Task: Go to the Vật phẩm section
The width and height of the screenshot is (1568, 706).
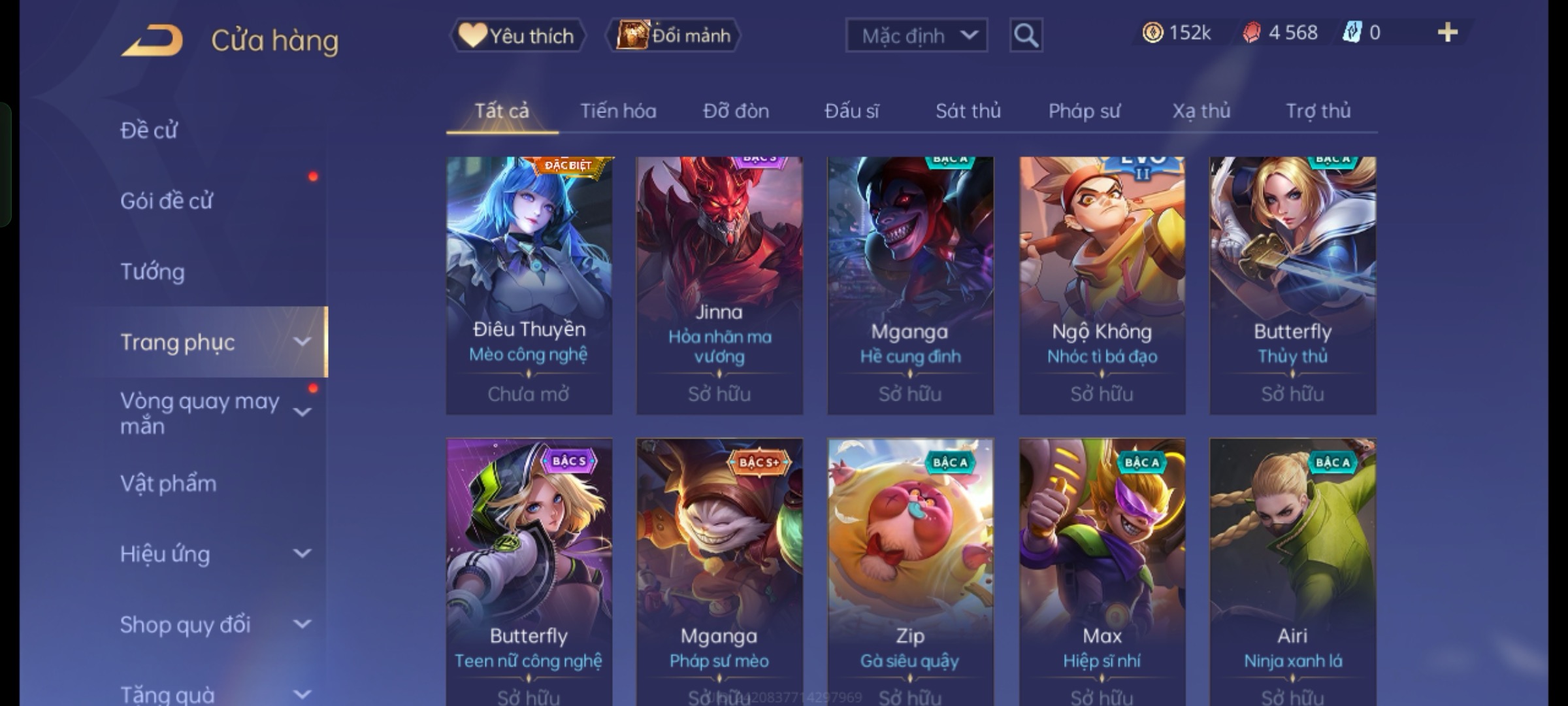Action: pyautogui.click(x=169, y=483)
